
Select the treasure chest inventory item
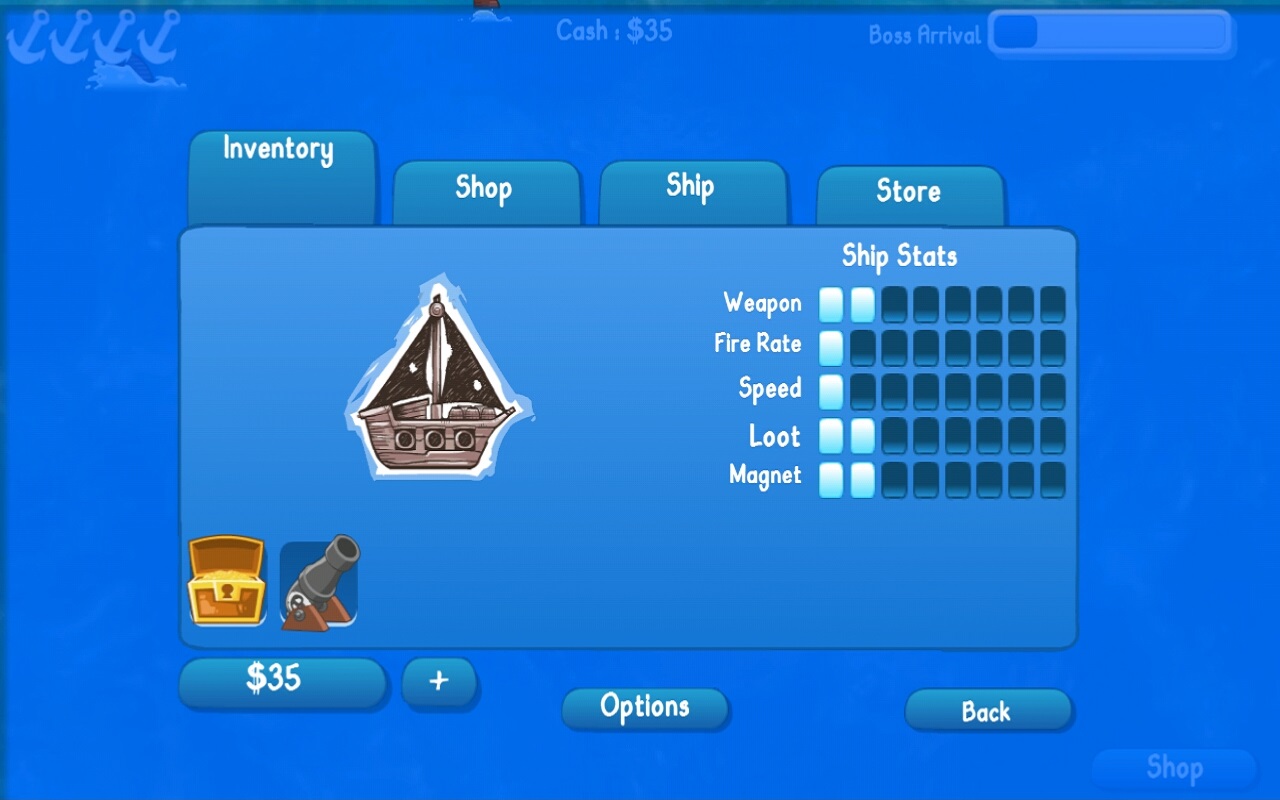click(x=225, y=580)
